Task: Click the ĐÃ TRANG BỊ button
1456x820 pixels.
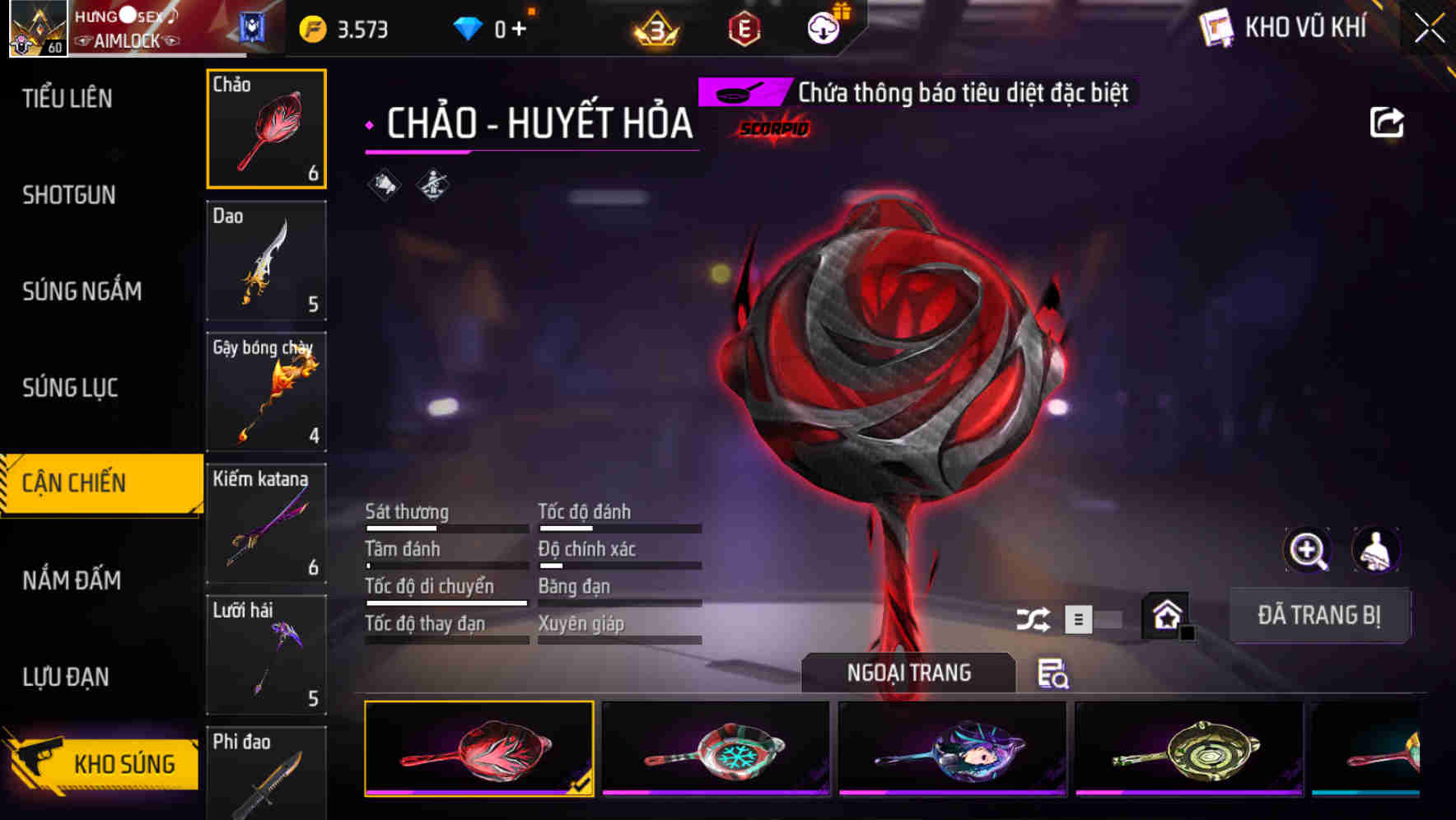Action: 1319,615
